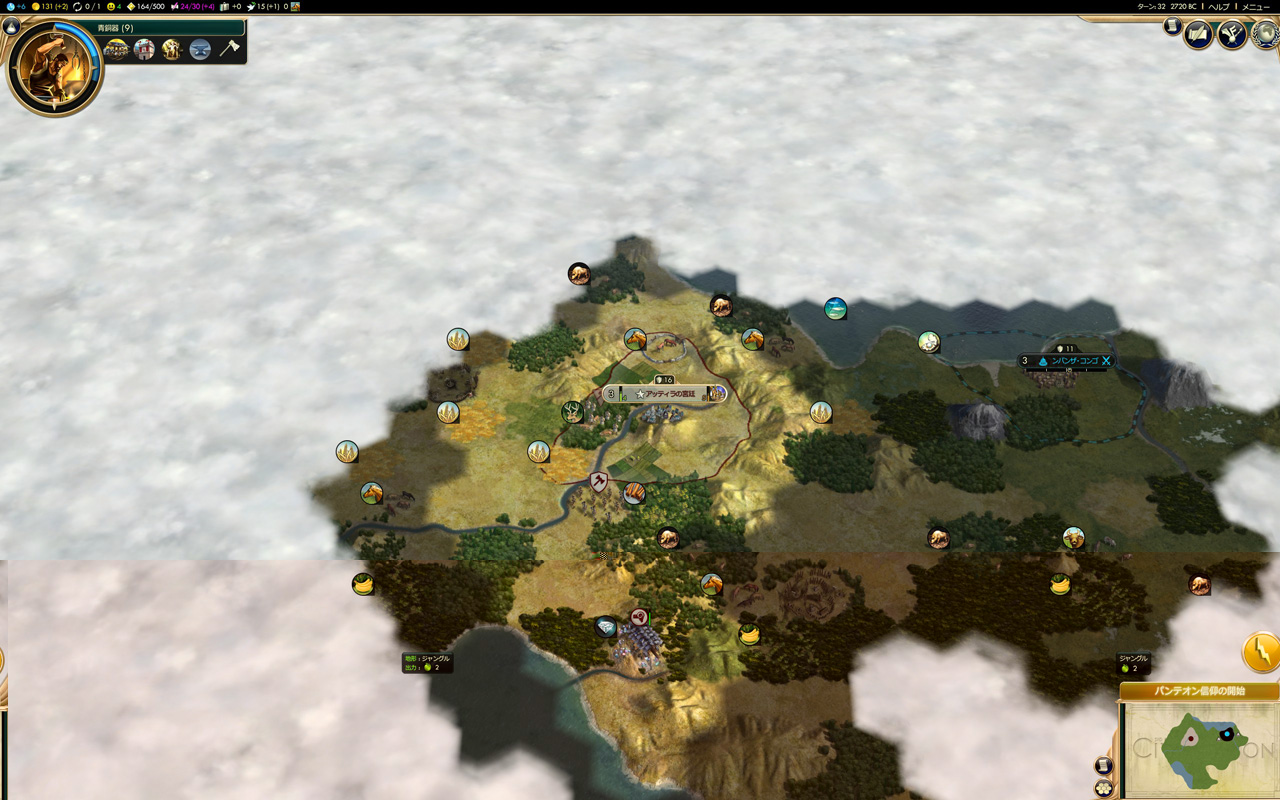Click the small scroll button at top right
The image size is (1280, 800).
[x=1172, y=27]
